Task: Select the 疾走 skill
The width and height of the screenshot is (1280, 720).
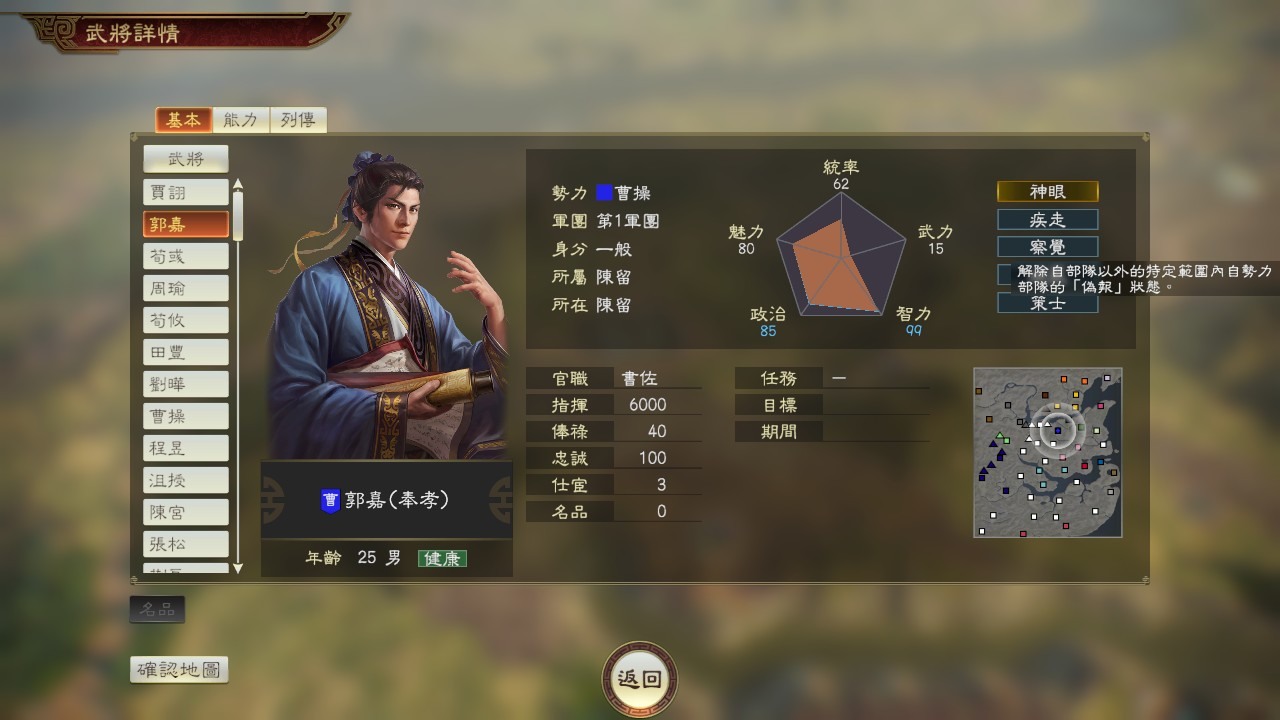Action: pyautogui.click(x=1046, y=219)
